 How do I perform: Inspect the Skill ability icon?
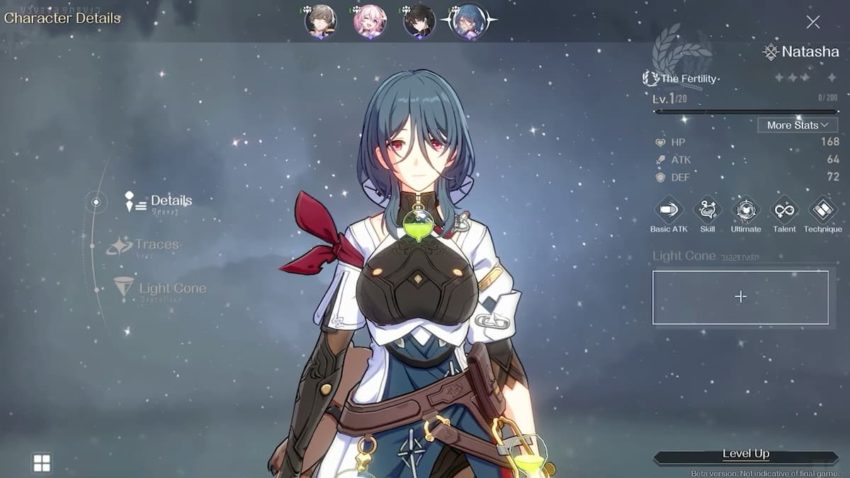tap(707, 211)
